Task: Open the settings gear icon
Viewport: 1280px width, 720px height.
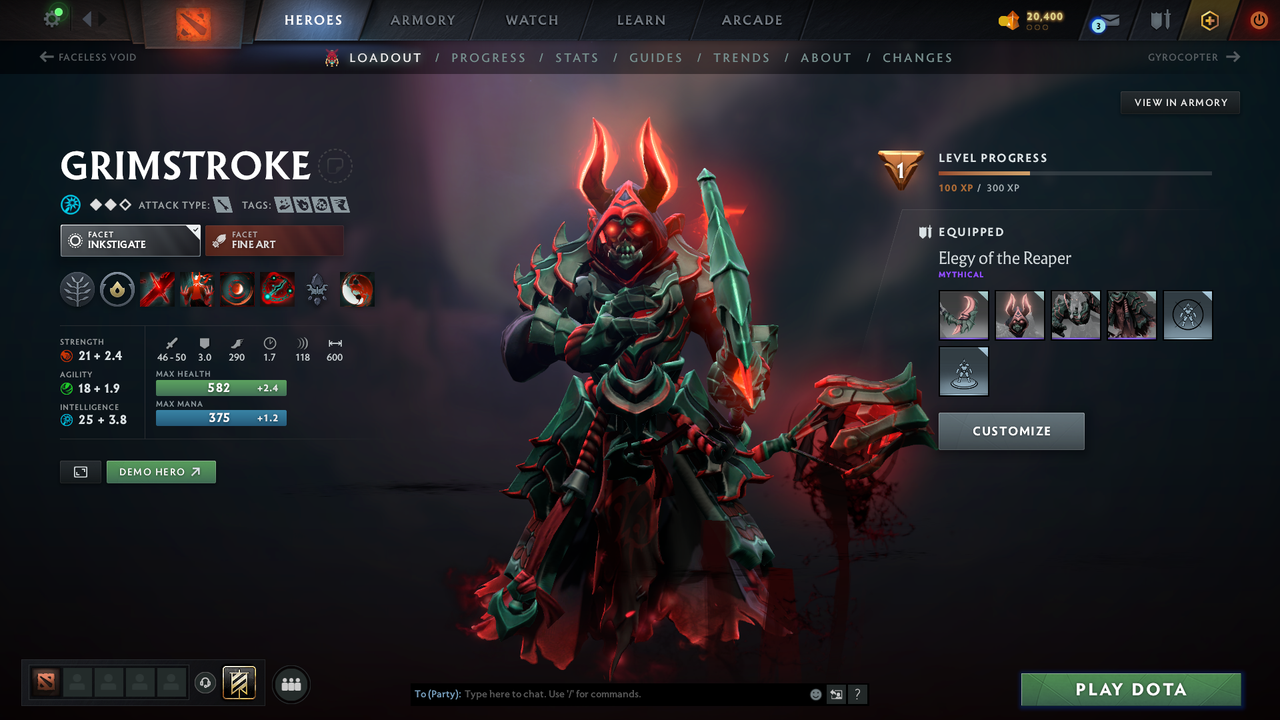Action: (x=52, y=18)
